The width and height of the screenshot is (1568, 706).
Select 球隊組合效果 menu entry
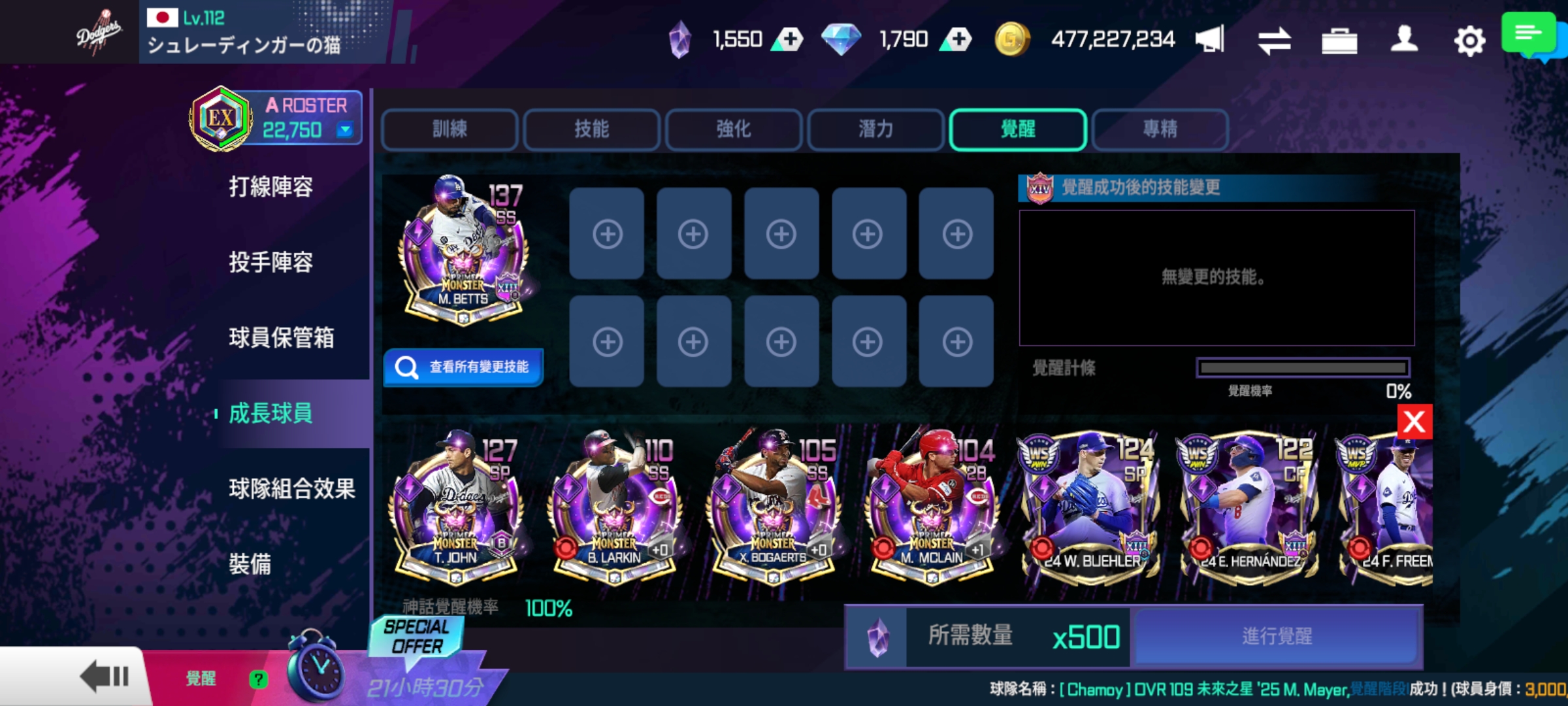point(291,488)
